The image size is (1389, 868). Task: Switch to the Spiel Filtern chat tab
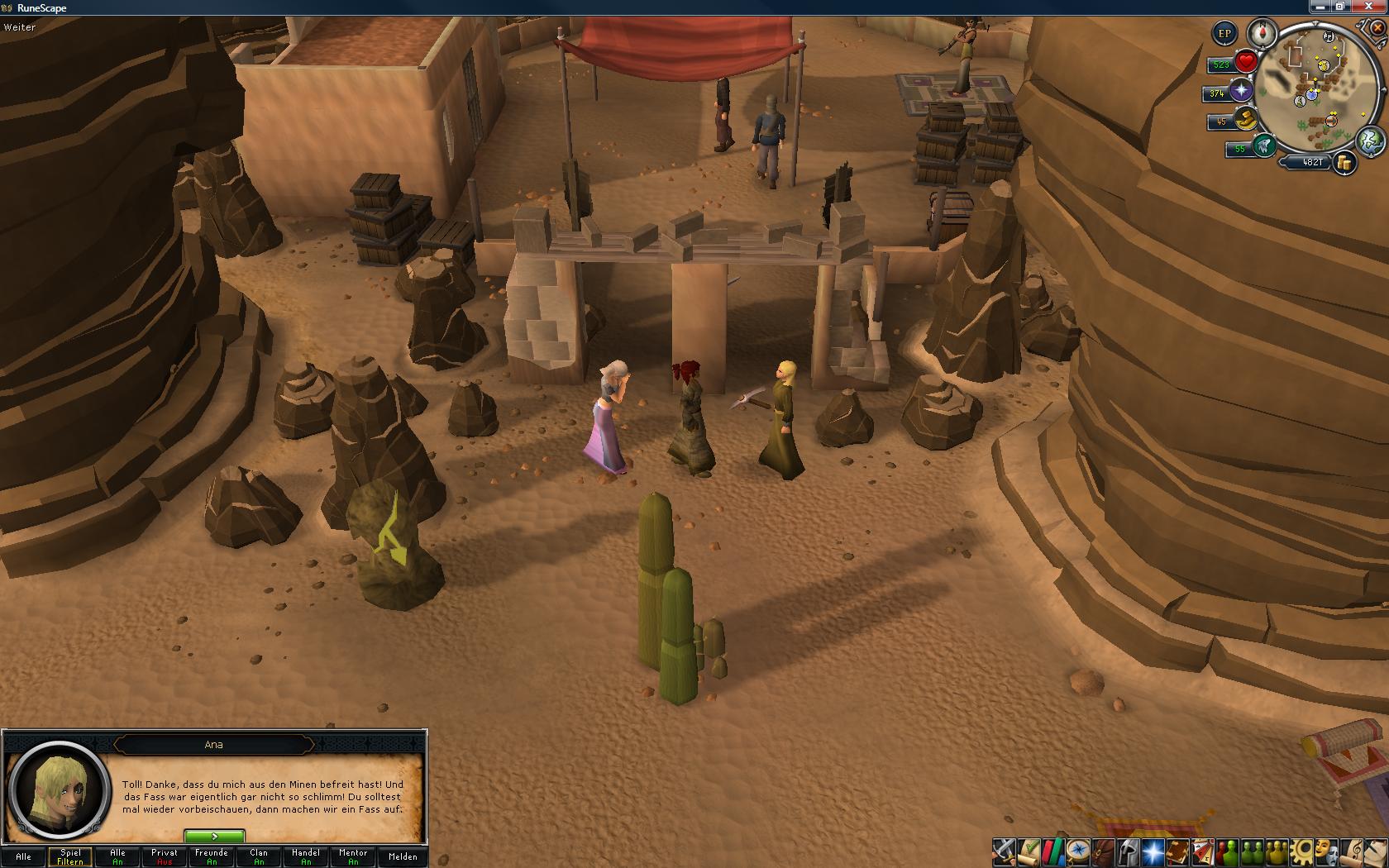click(70, 856)
